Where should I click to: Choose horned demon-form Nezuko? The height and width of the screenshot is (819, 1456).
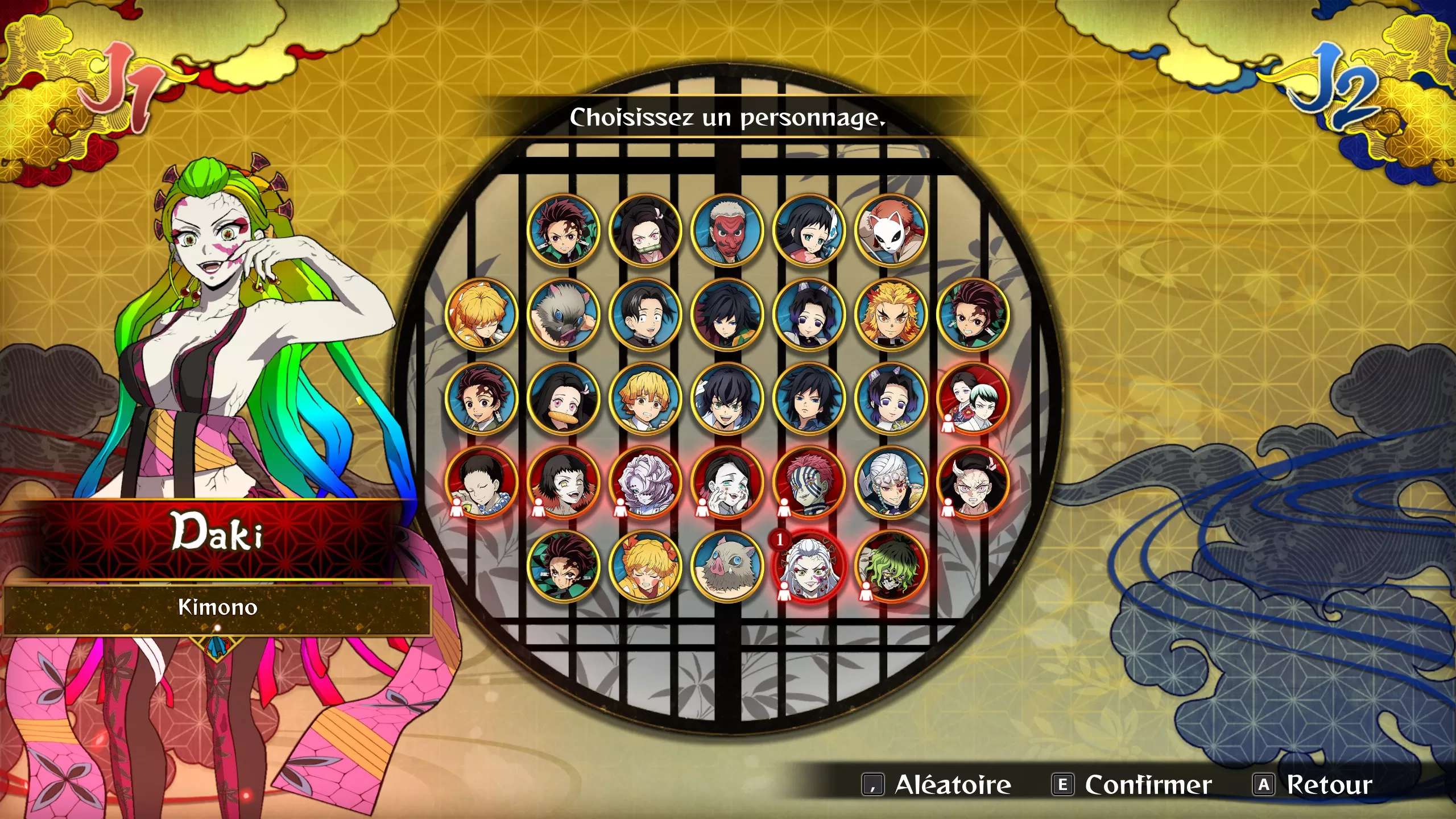pos(973,483)
